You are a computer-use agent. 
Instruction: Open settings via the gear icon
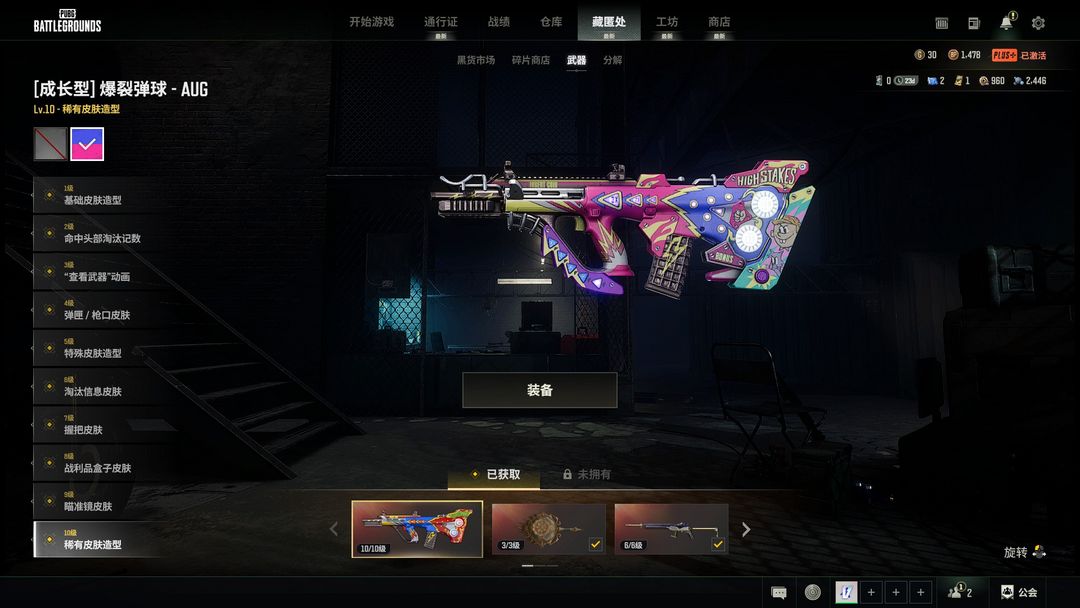coord(1038,23)
